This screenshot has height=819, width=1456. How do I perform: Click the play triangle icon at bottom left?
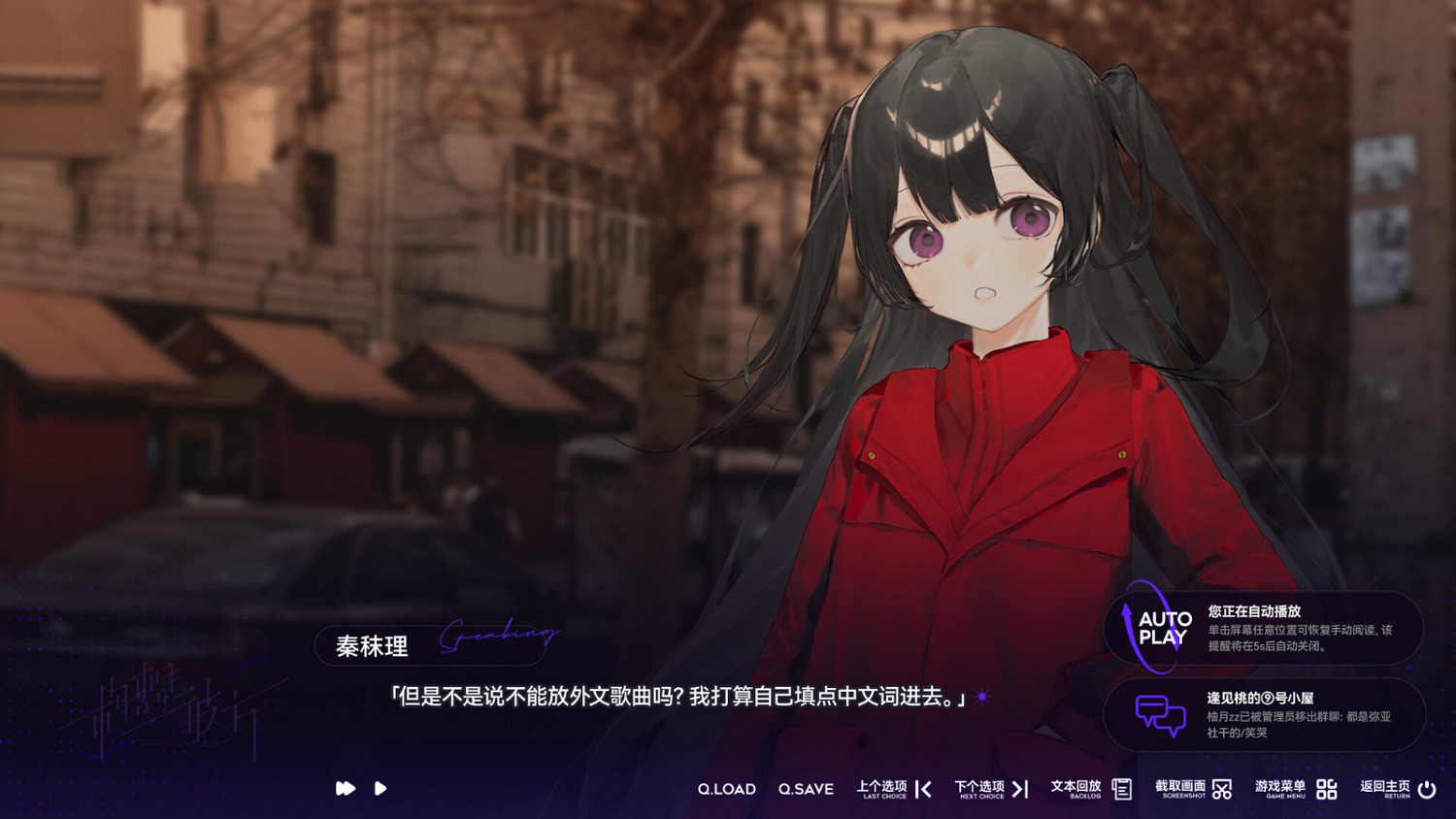380,789
